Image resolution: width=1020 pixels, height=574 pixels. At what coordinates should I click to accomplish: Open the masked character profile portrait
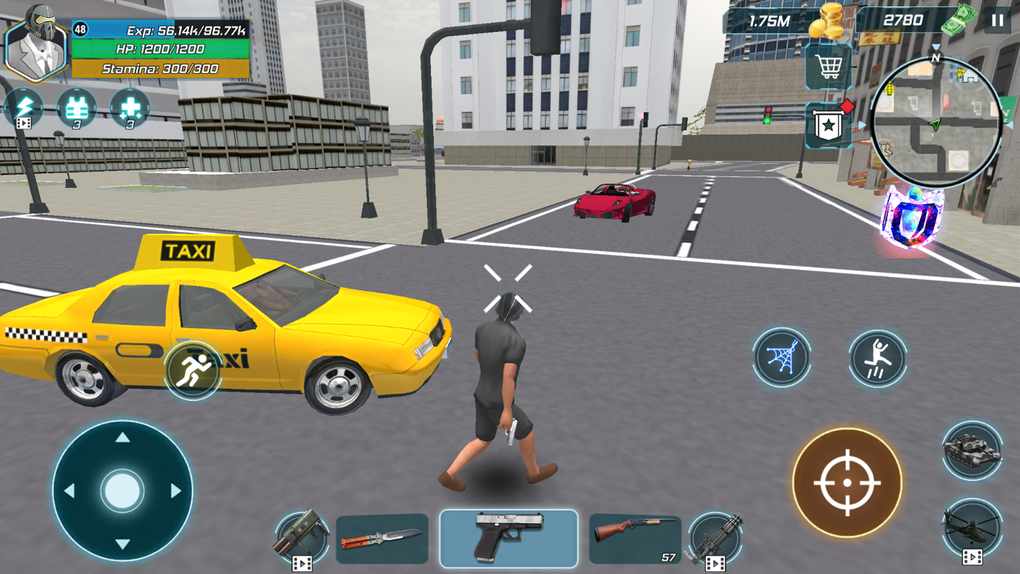(35, 43)
